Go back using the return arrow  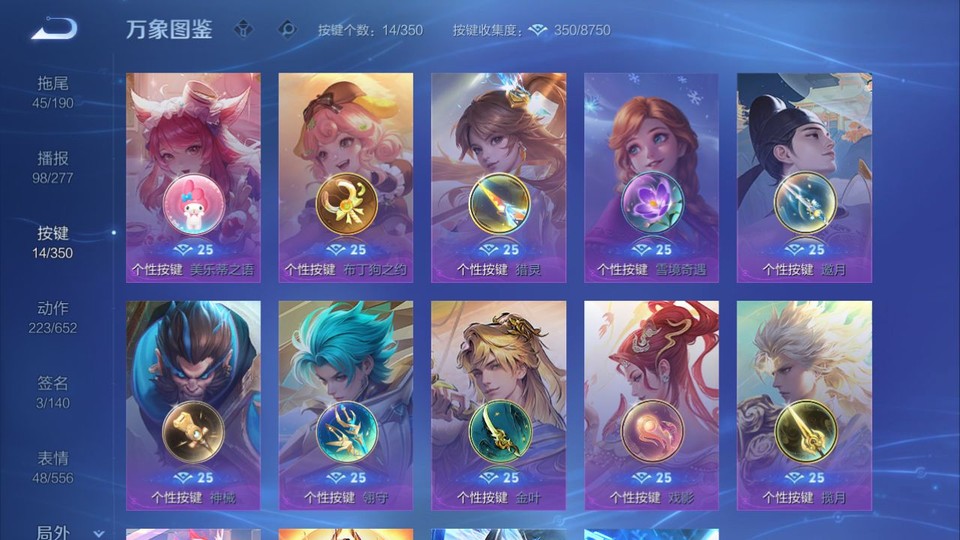tap(54, 30)
